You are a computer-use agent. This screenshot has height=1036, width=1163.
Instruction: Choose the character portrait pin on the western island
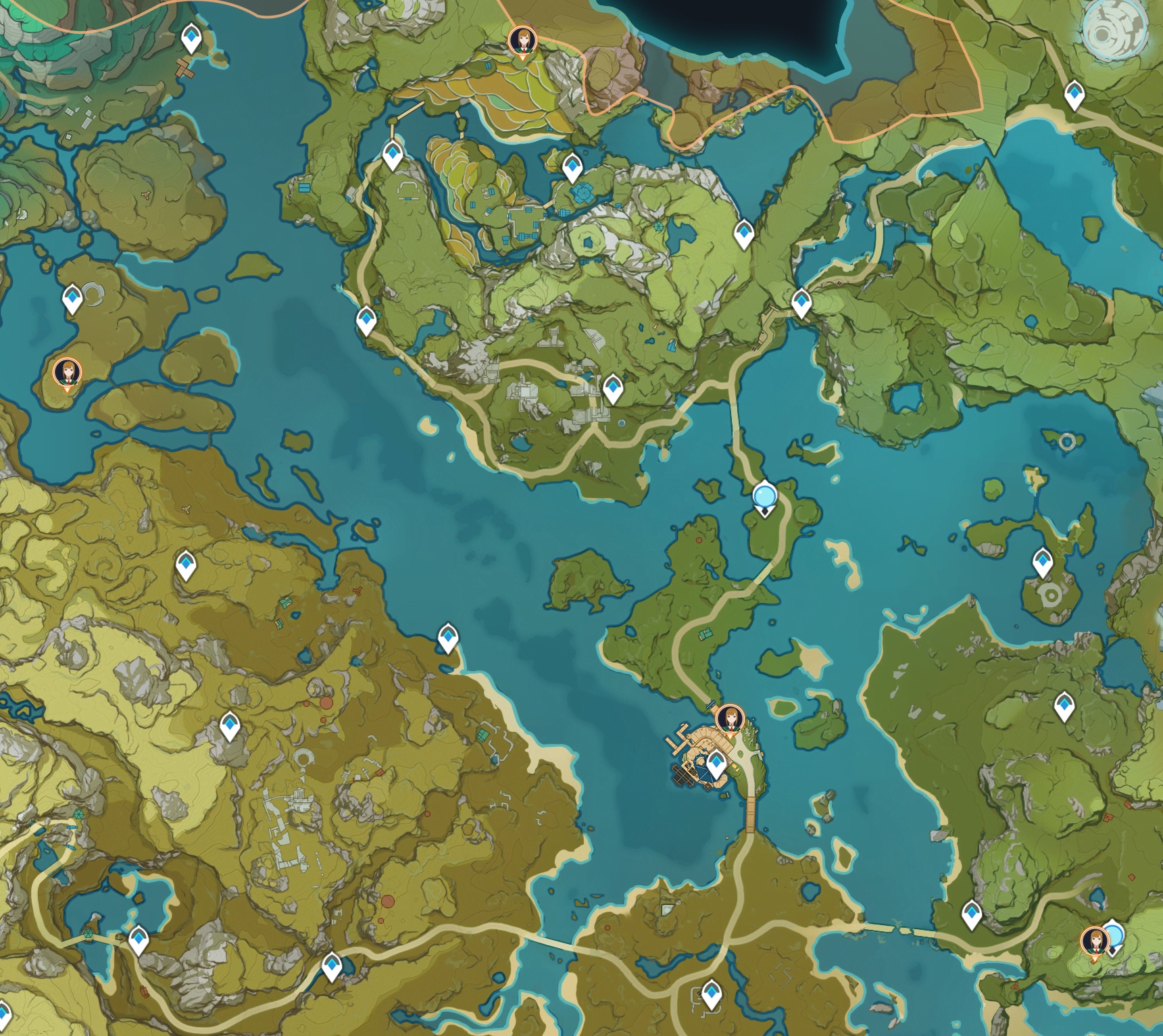pyautogui.click(x=67, y=372)
